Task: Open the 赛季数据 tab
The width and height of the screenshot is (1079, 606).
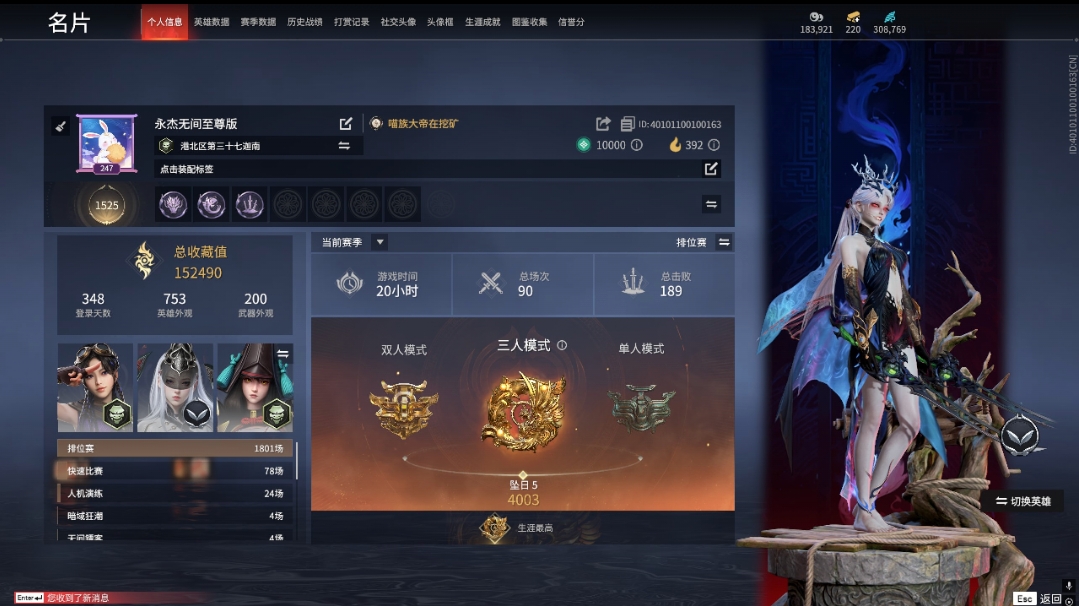Action: 258,22
